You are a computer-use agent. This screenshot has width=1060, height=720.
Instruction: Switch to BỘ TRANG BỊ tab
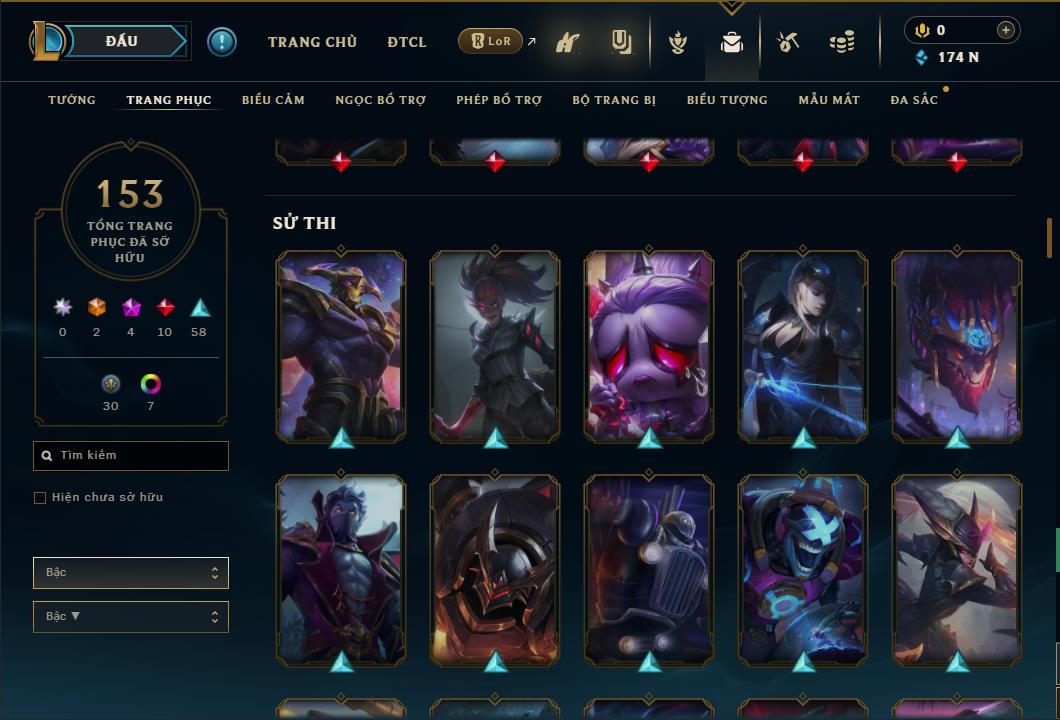[x=614, y=100]
